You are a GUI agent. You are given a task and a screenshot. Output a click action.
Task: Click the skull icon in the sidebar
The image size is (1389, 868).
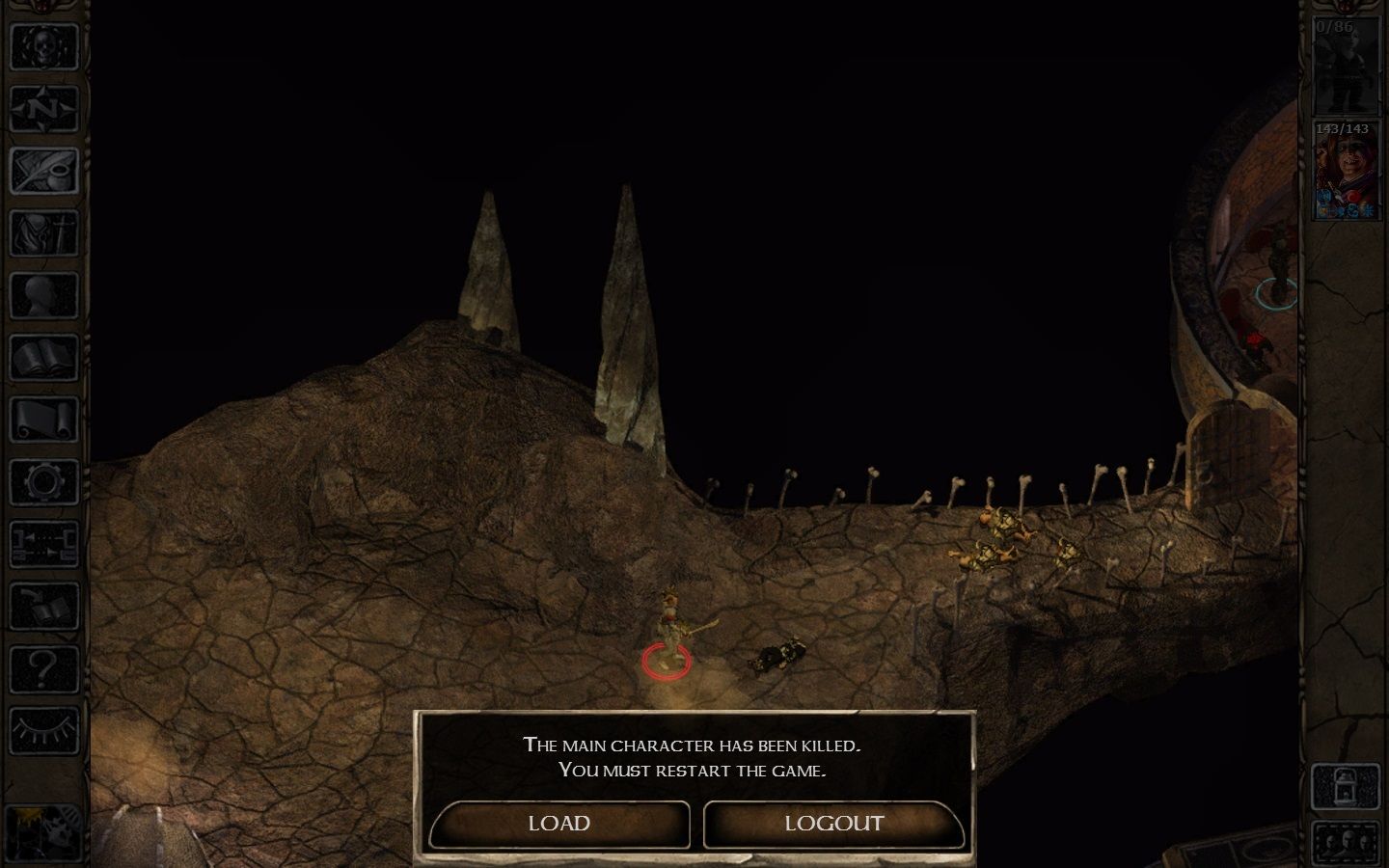pyautogui.click(x=43, y=46)
